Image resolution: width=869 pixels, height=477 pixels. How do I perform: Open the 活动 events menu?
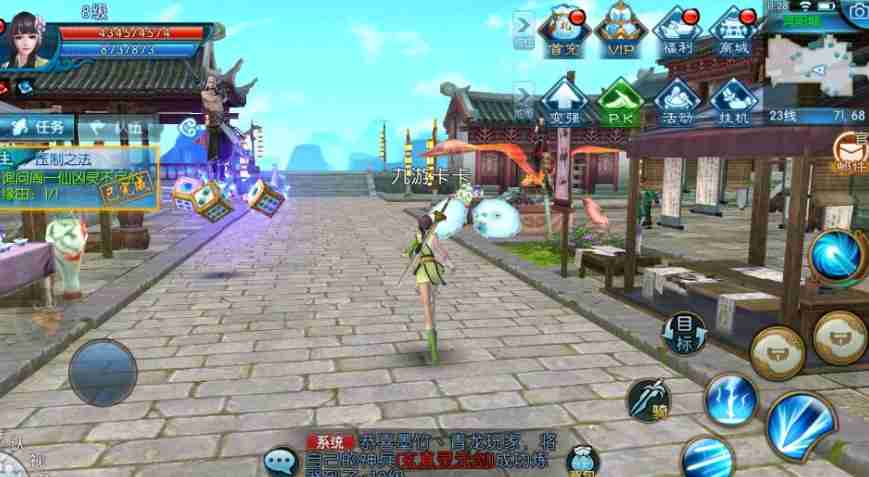(x=678, y=101)
